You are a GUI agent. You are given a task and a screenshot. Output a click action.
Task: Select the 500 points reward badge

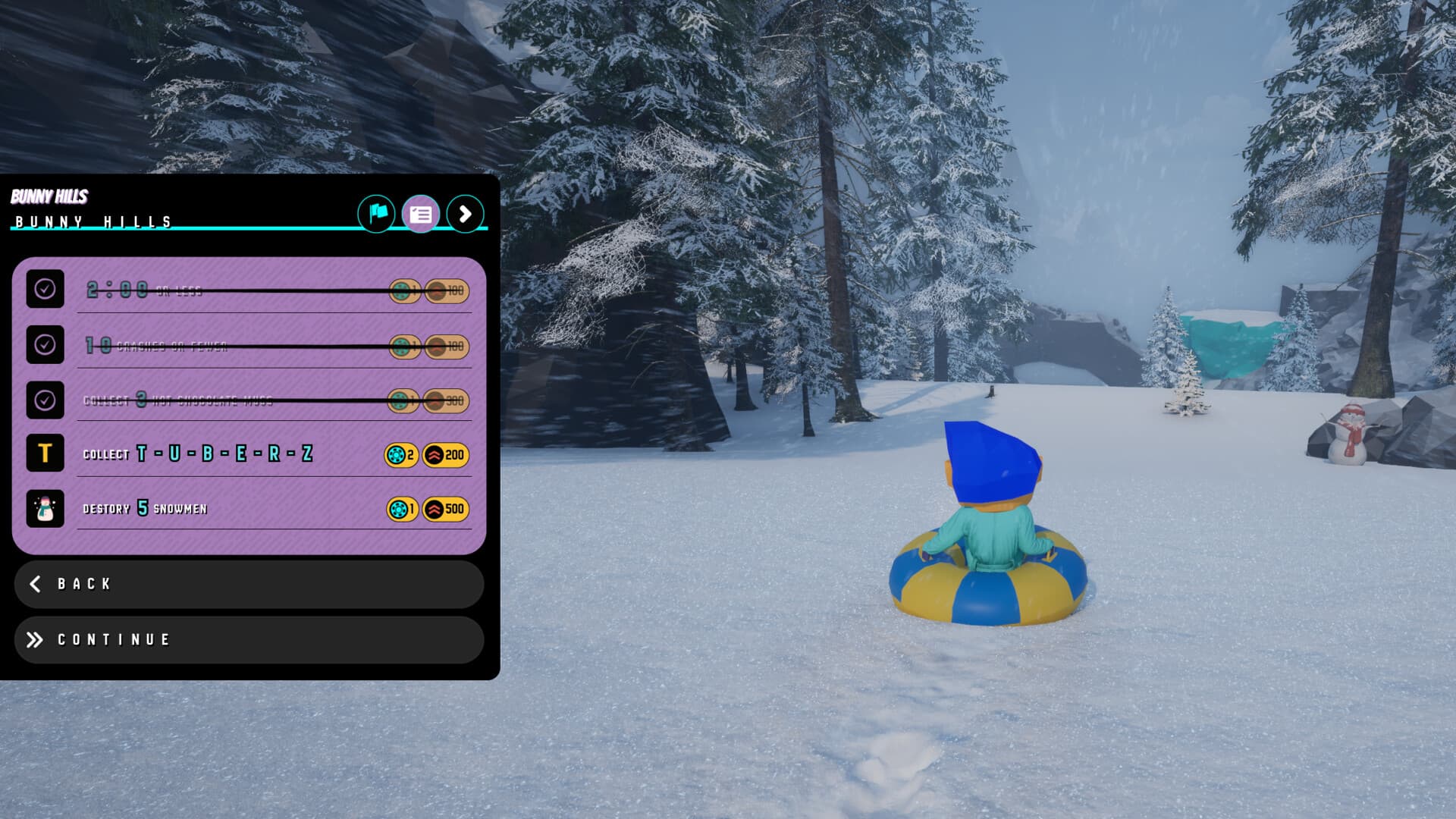click(x=446, y=509)
